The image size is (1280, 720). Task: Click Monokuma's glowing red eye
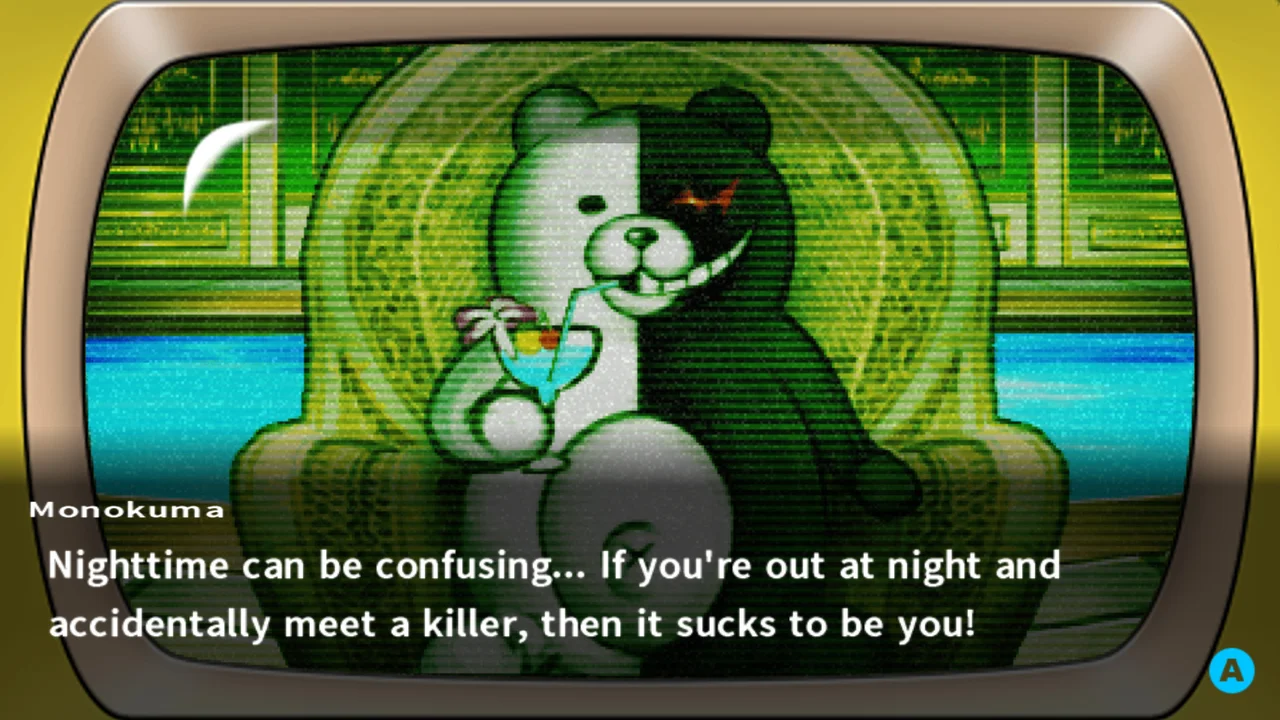[x=706, y=197]
